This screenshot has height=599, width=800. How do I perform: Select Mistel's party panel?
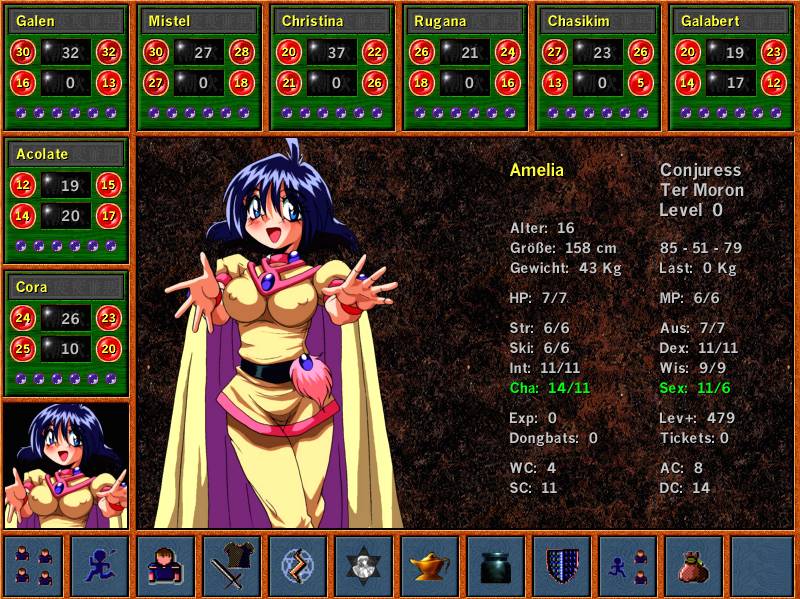click(199, 67)
